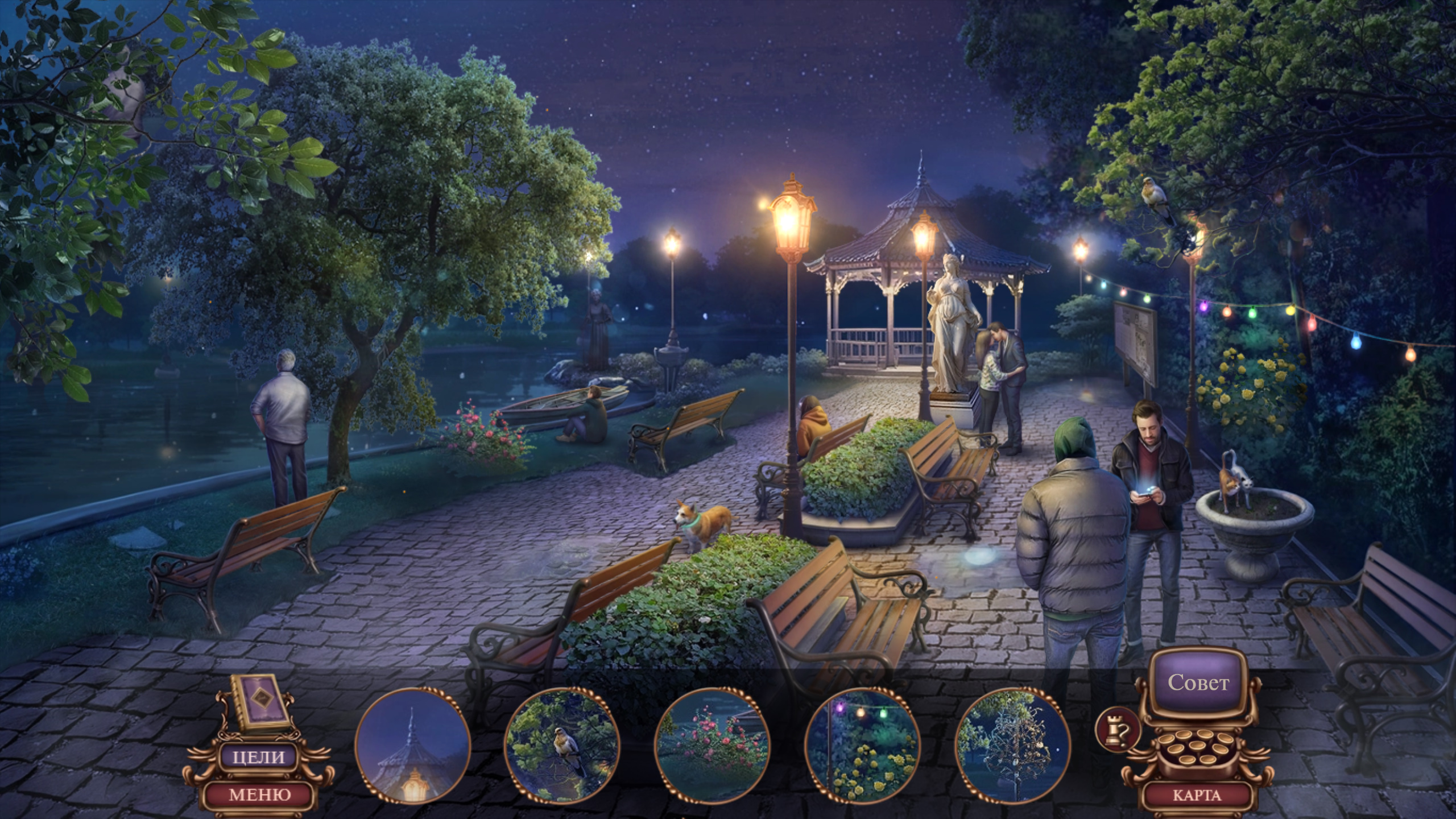Use the Совет hint button
The image size is (1456, 819).
[1198, 682]
